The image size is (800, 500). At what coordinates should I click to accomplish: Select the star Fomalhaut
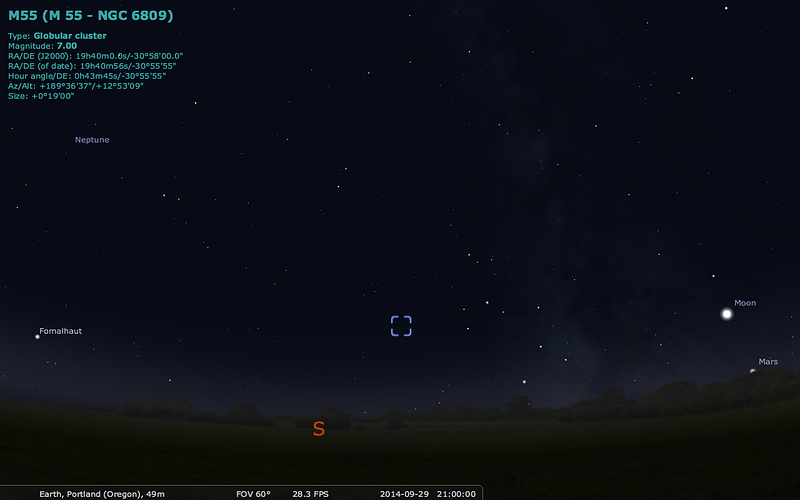38,337
